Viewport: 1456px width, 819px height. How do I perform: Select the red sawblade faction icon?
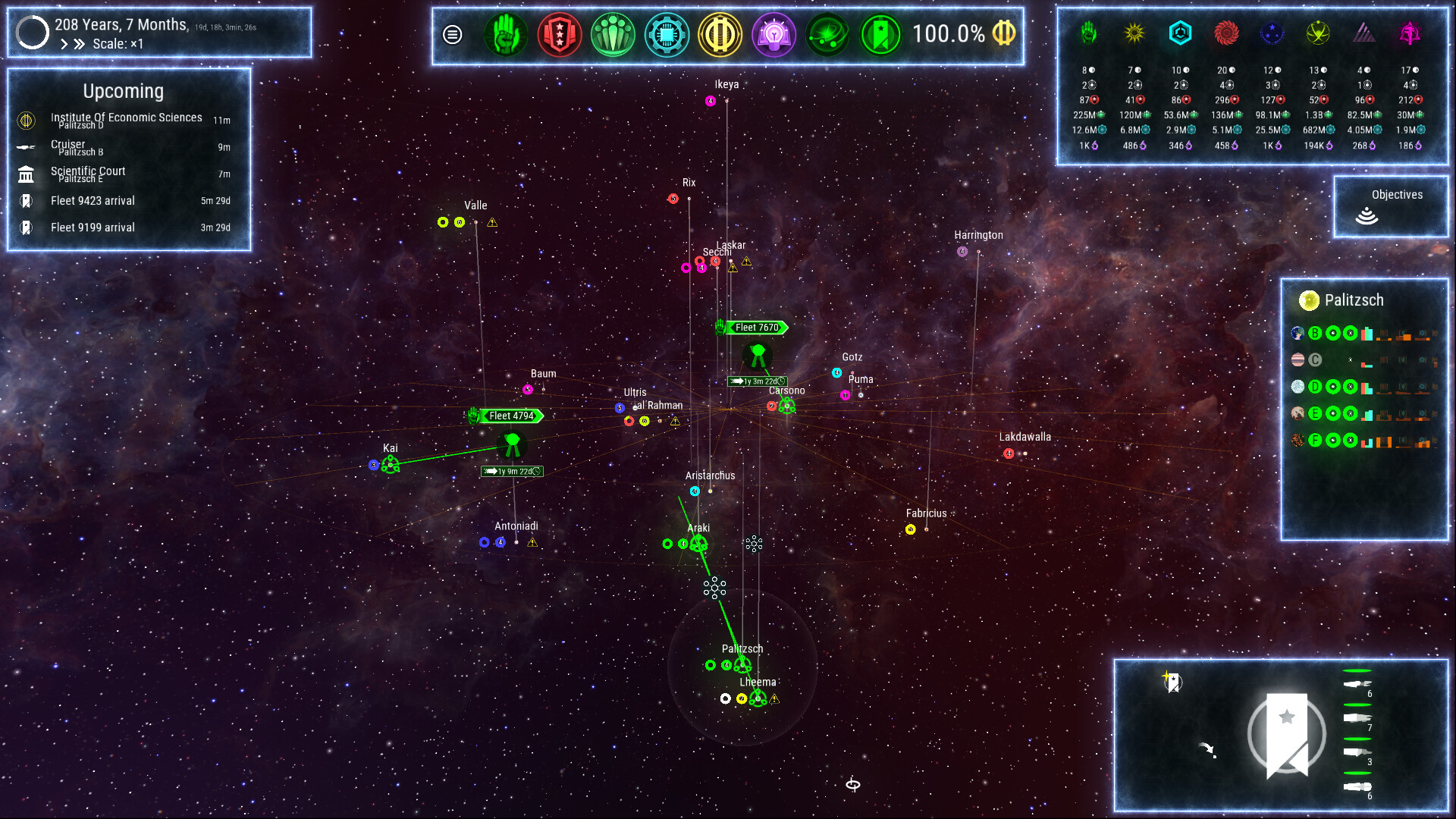pyautogui.click(x=1226, y=33)
